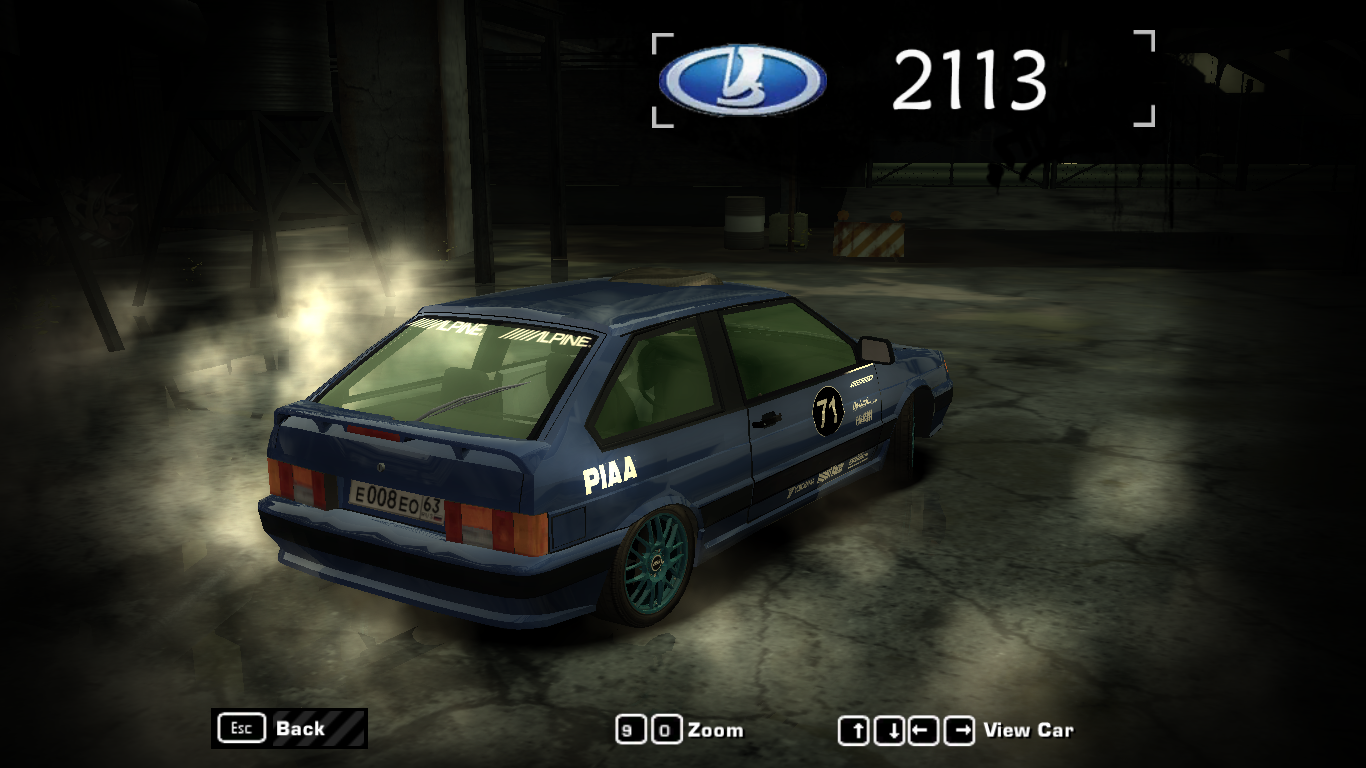1366x768 pixels.
Task: Click the Back label next to Esc
Action: pos(300,728)
